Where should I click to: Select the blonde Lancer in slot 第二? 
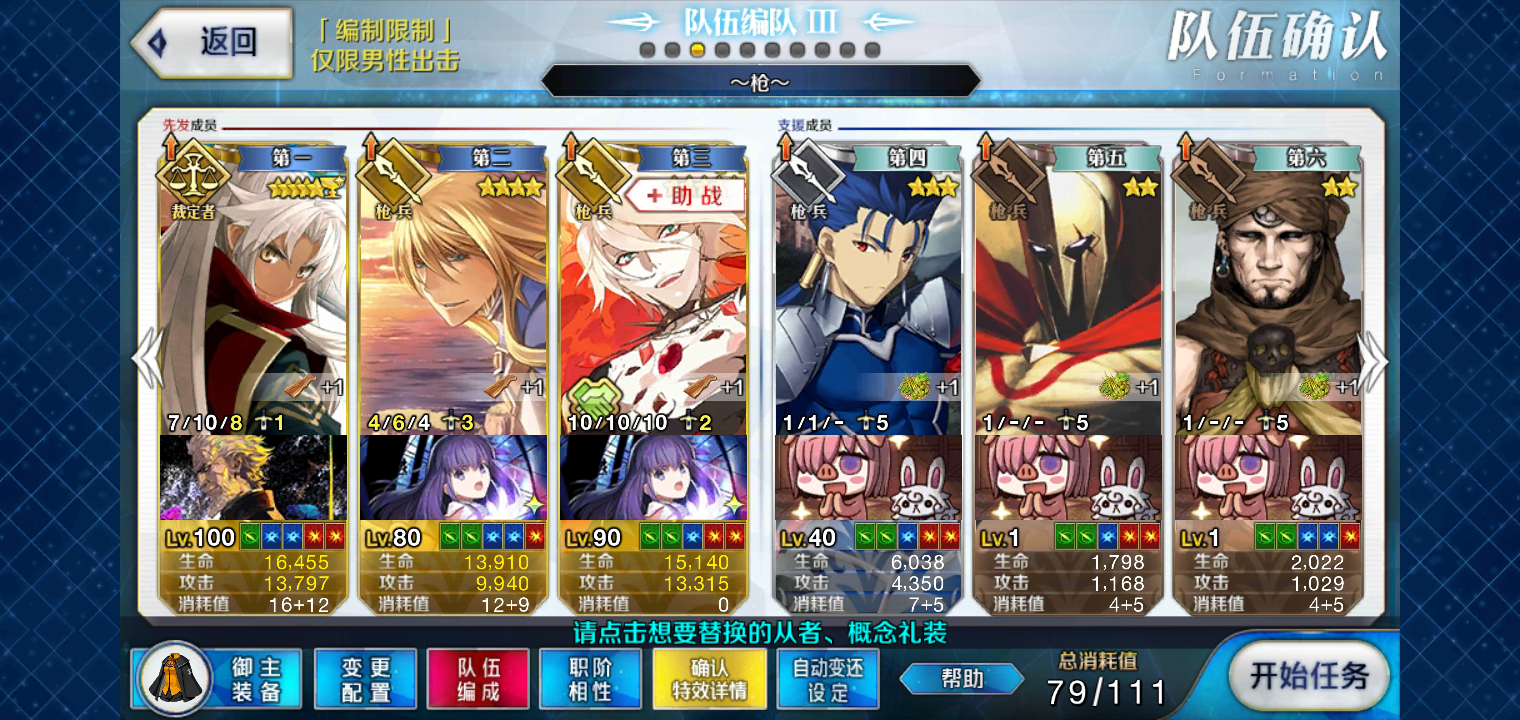coord(453,290)
